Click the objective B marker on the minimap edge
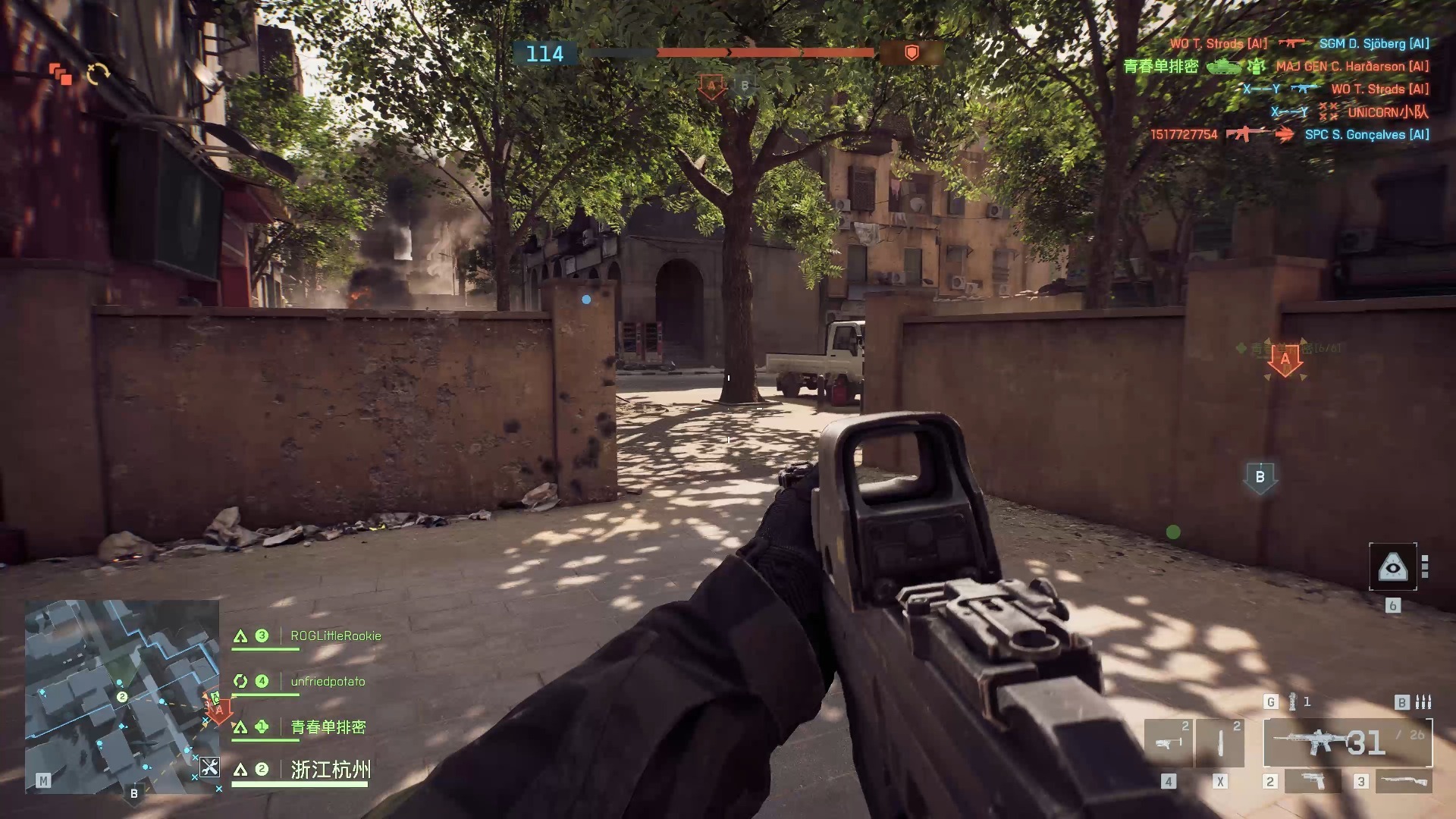Viewport: 1456px width, 819px height. click(x=134, y=793)
